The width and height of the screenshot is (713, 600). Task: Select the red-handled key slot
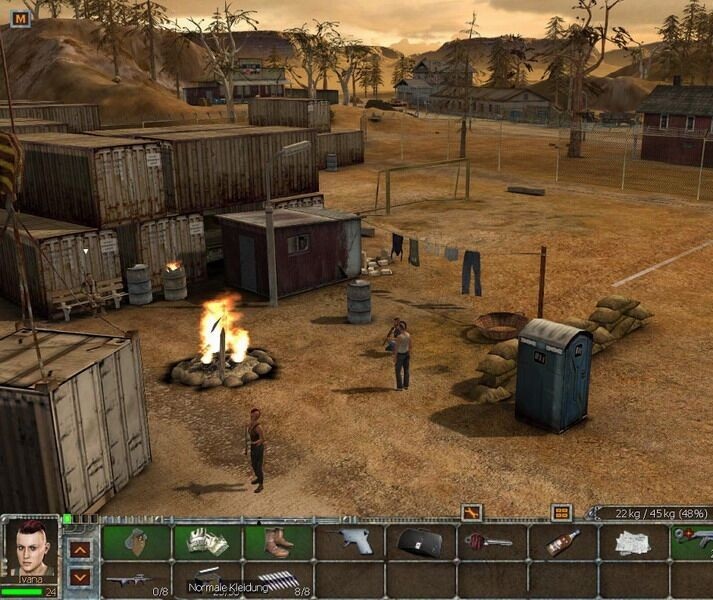[490, 542]
